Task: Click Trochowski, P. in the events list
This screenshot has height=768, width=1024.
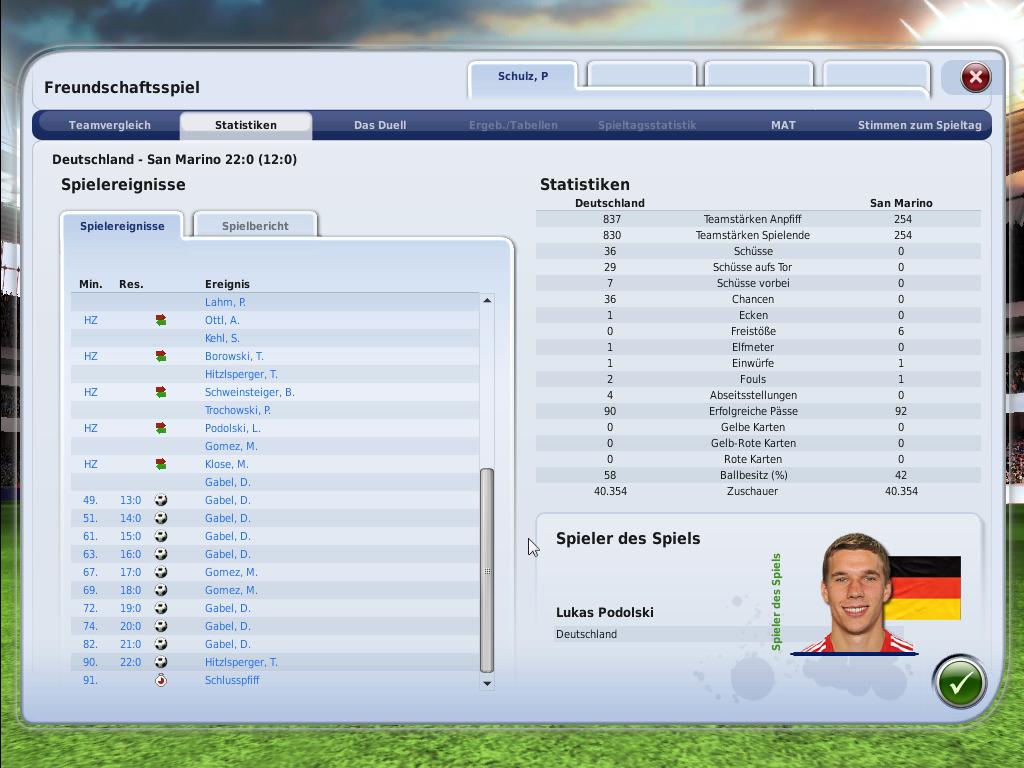Action: pos(237,410)
